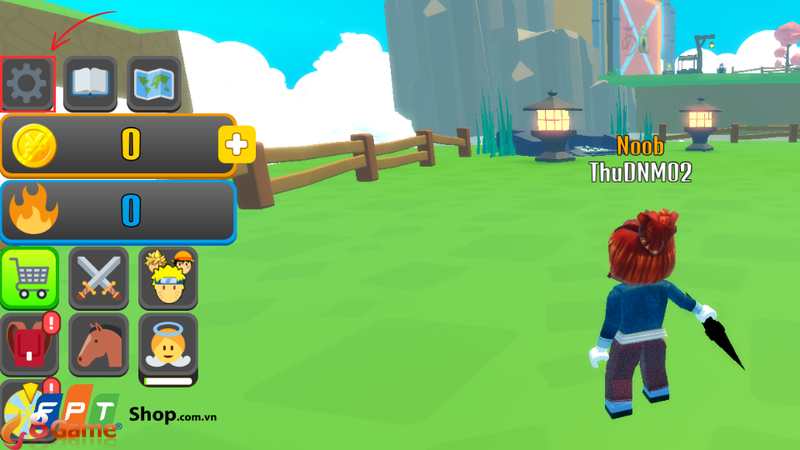Open the book journal icon
This screenshot has height=450, width=800.
(90, 84)
